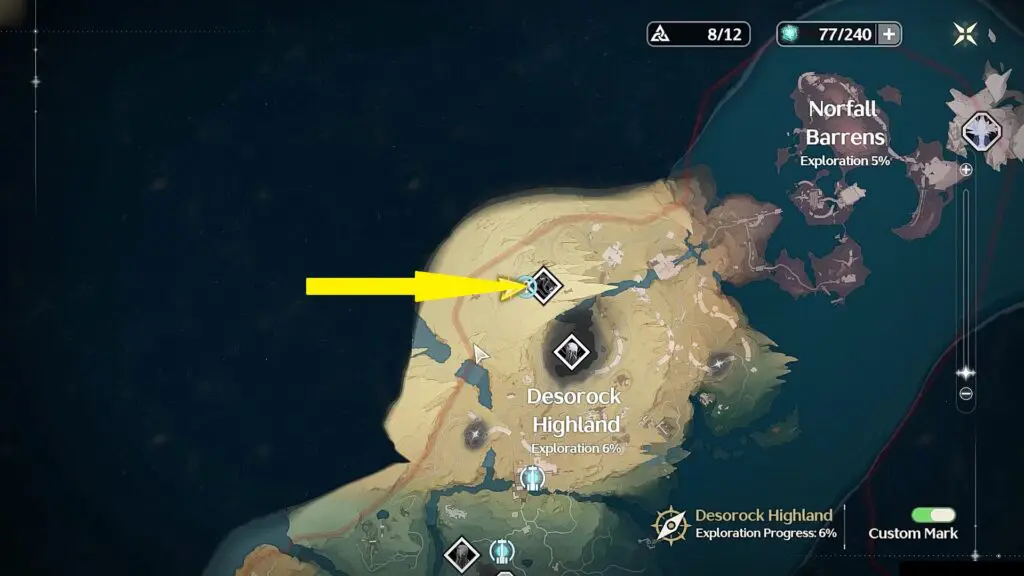The image size is (1024, 576).
Task: Zoom in using the map's plus button
Action: pos(966,170)
